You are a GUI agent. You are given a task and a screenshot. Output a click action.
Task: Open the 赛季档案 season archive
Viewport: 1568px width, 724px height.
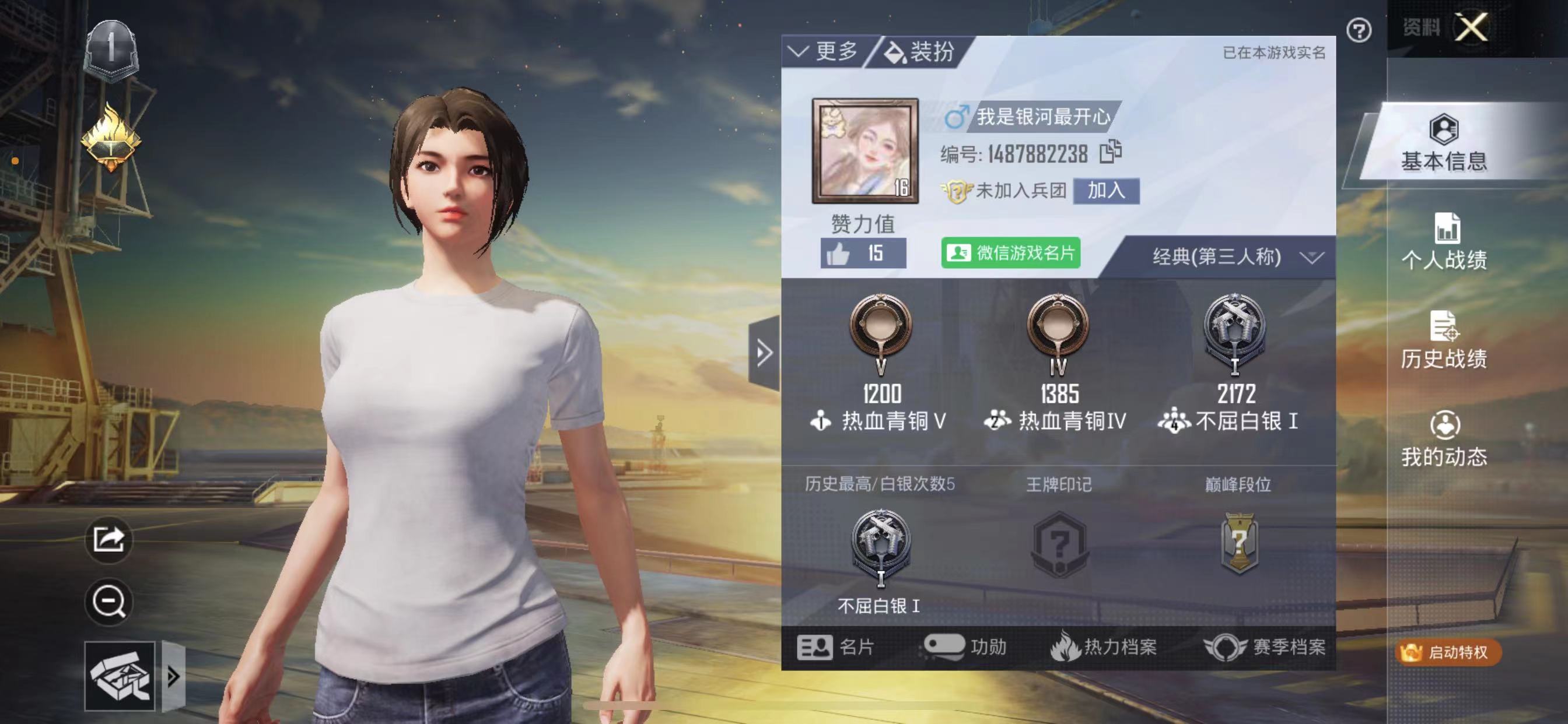click(1265, 646)
